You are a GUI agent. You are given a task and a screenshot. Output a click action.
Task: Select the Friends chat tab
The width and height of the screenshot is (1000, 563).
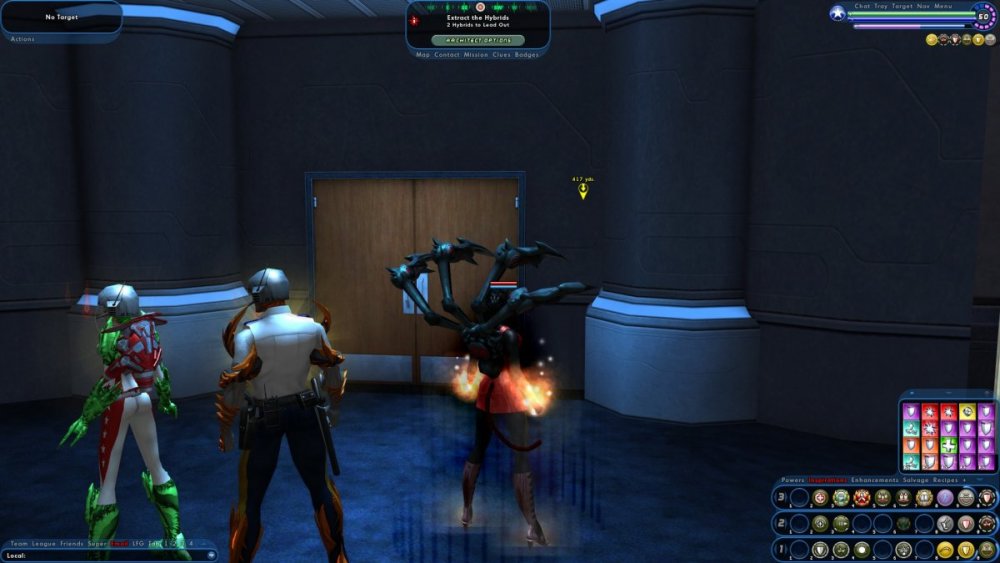click(x=71, y=543)
